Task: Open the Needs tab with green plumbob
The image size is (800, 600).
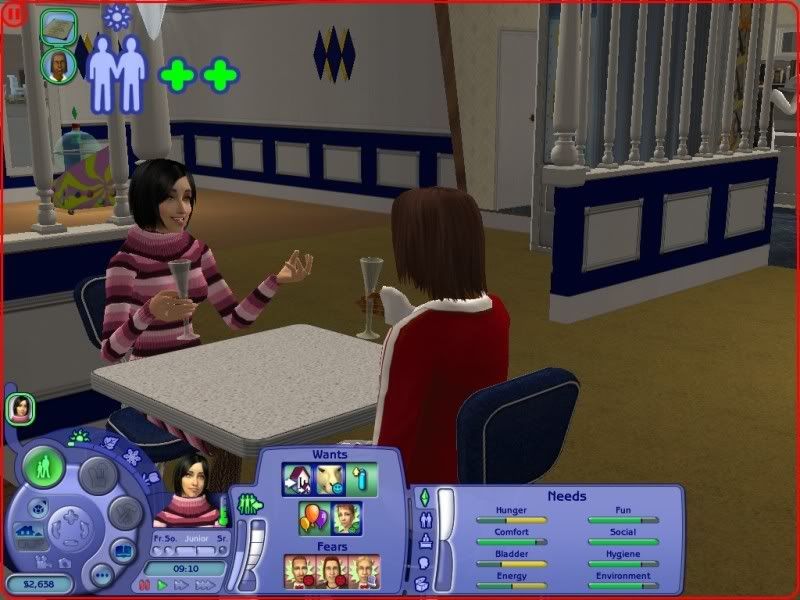Action: (422, 497)
